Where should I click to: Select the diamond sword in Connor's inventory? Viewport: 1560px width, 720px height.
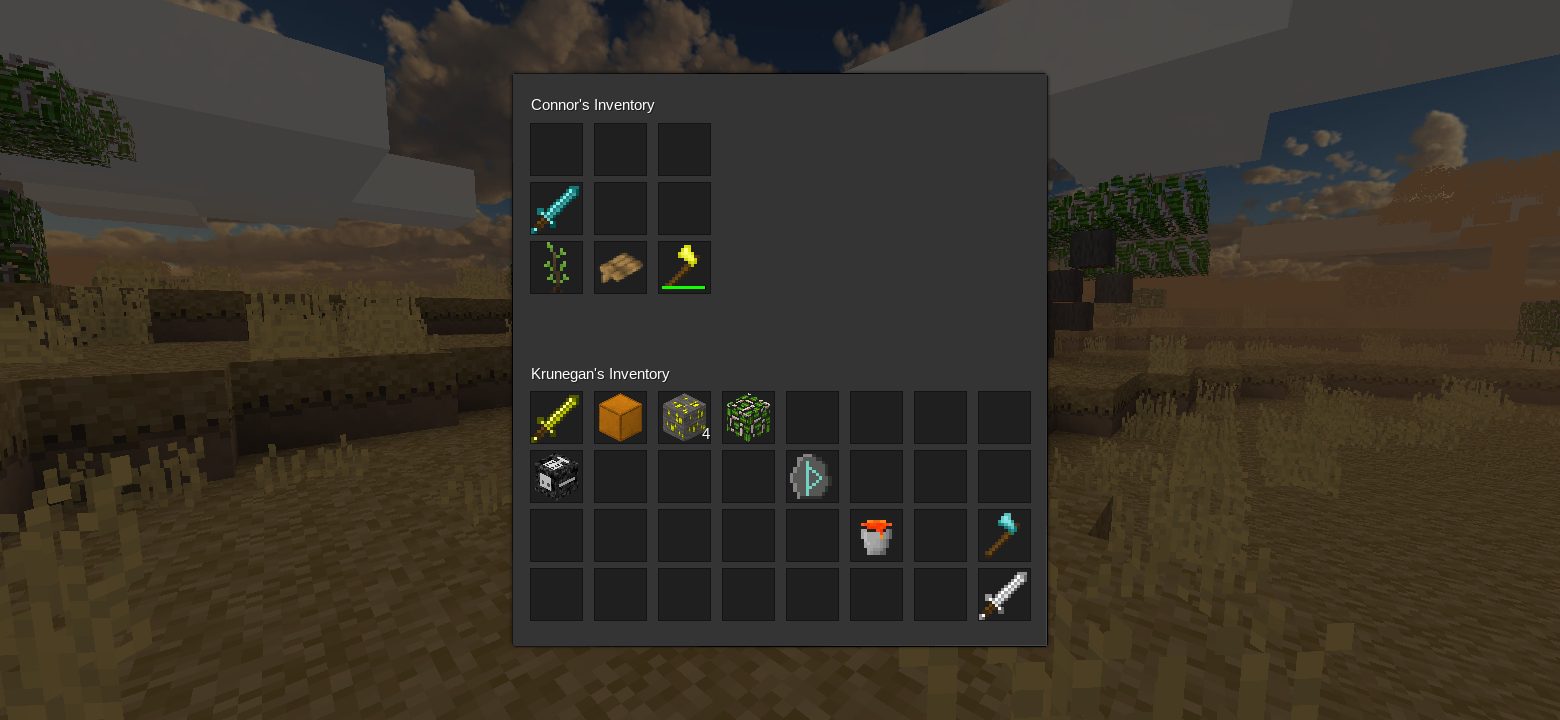556,208
